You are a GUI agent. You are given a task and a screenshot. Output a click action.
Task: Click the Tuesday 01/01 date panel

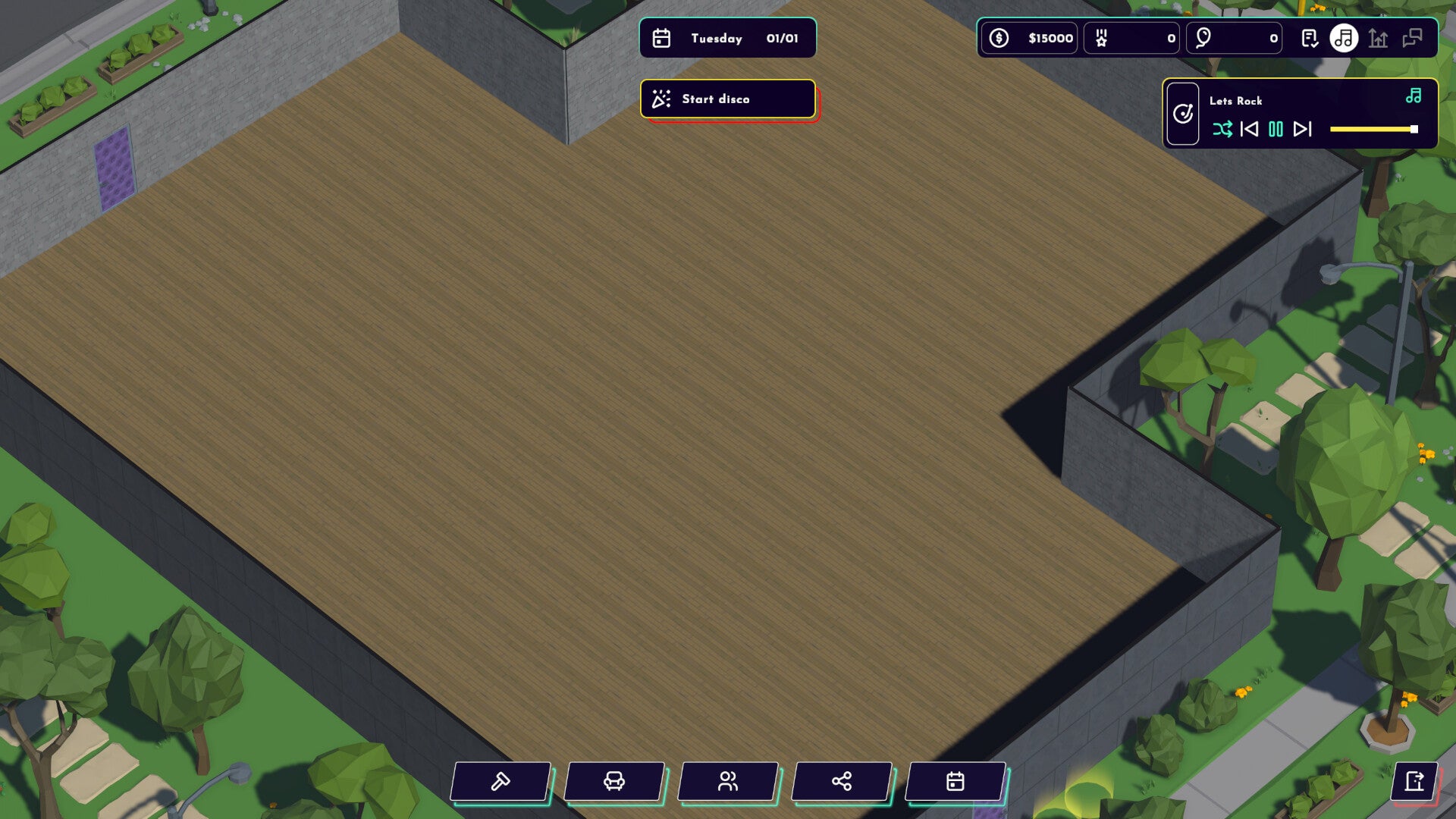[727, 38]
